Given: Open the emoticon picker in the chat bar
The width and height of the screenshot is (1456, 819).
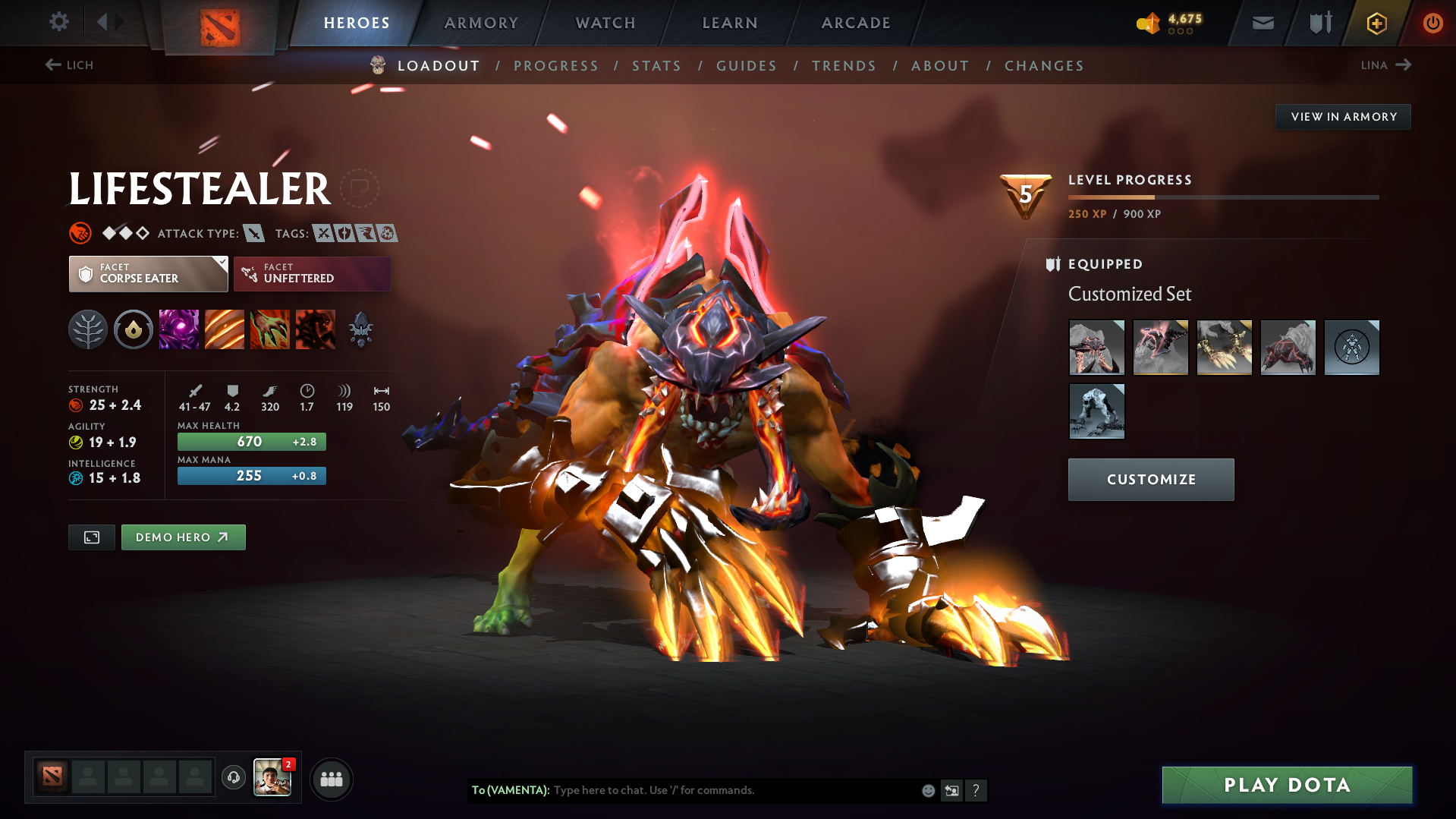Looking at the screenshot, I should coord(927,790).
